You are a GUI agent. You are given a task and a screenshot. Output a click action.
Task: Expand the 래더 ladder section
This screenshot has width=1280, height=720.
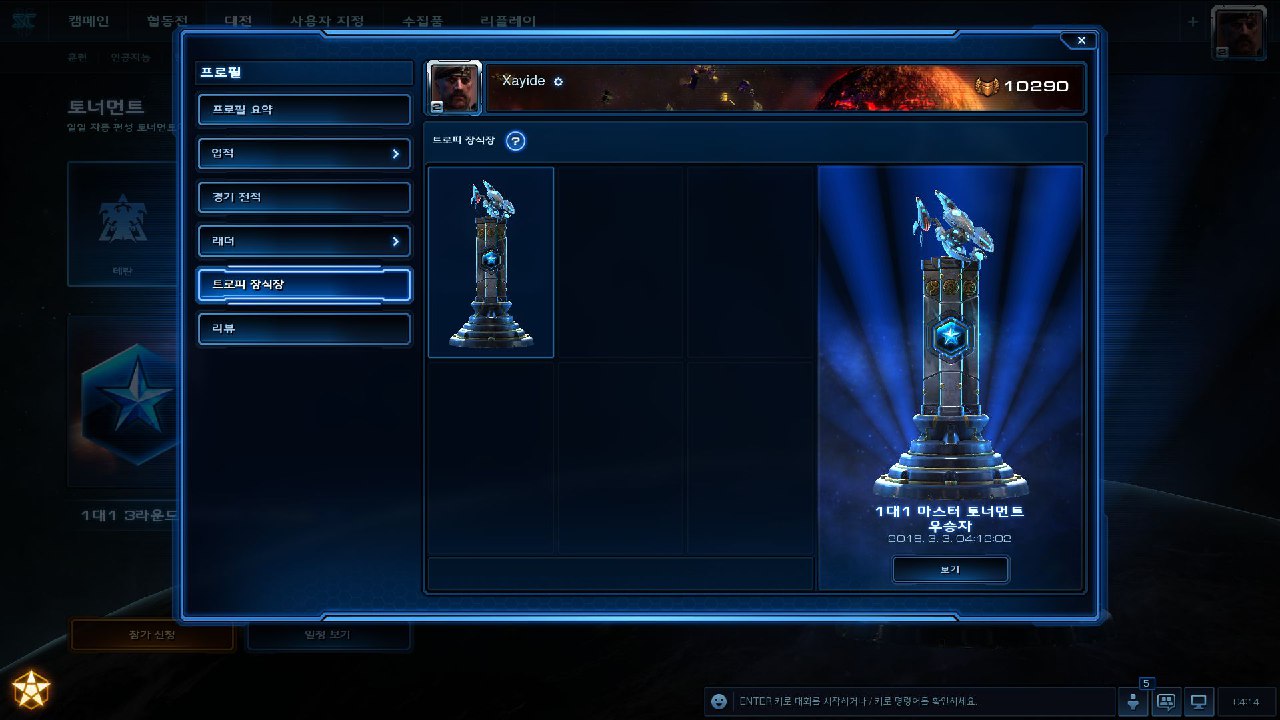(304, 242)
